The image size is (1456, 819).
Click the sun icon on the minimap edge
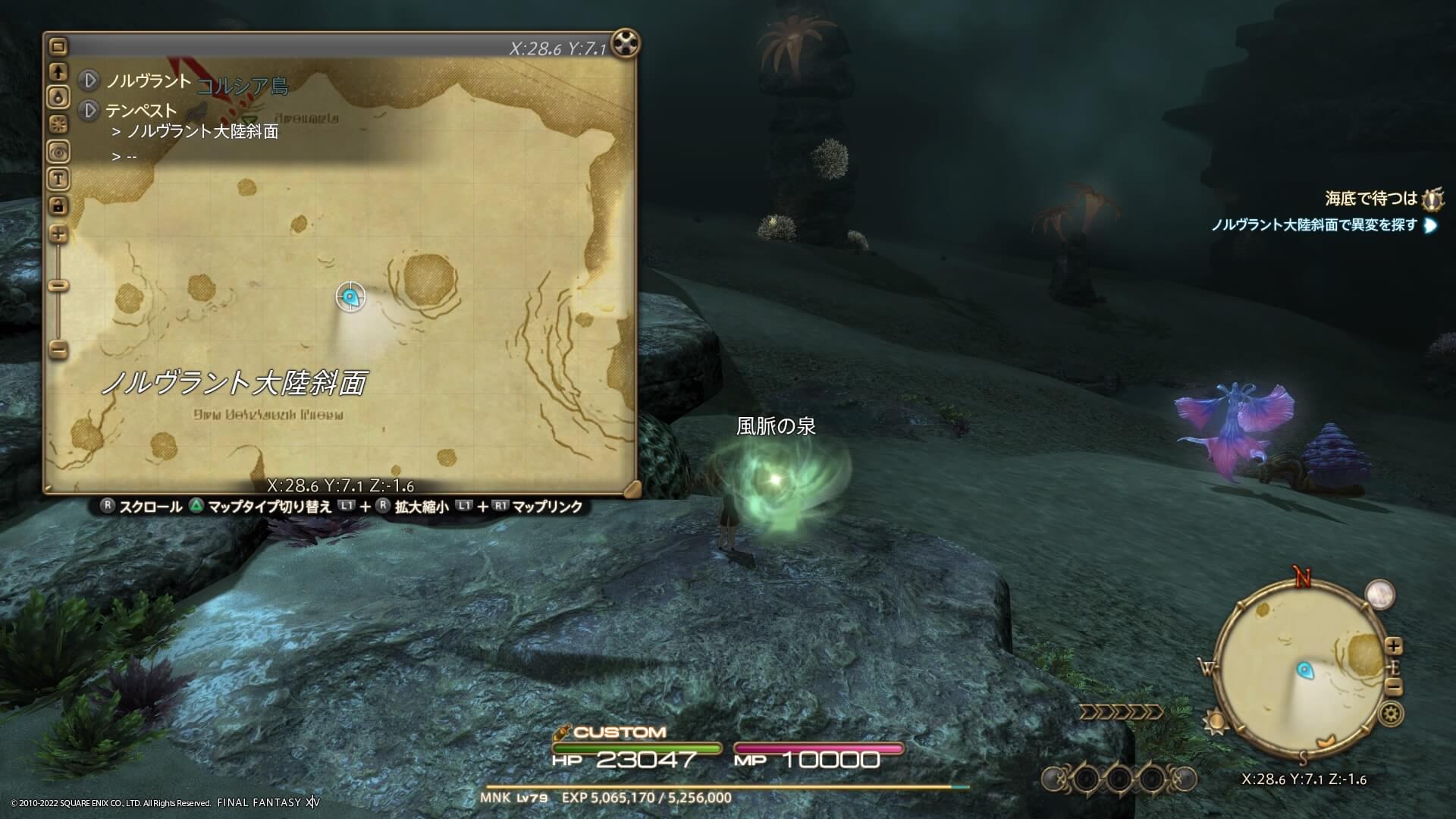tap(1216, 721)
